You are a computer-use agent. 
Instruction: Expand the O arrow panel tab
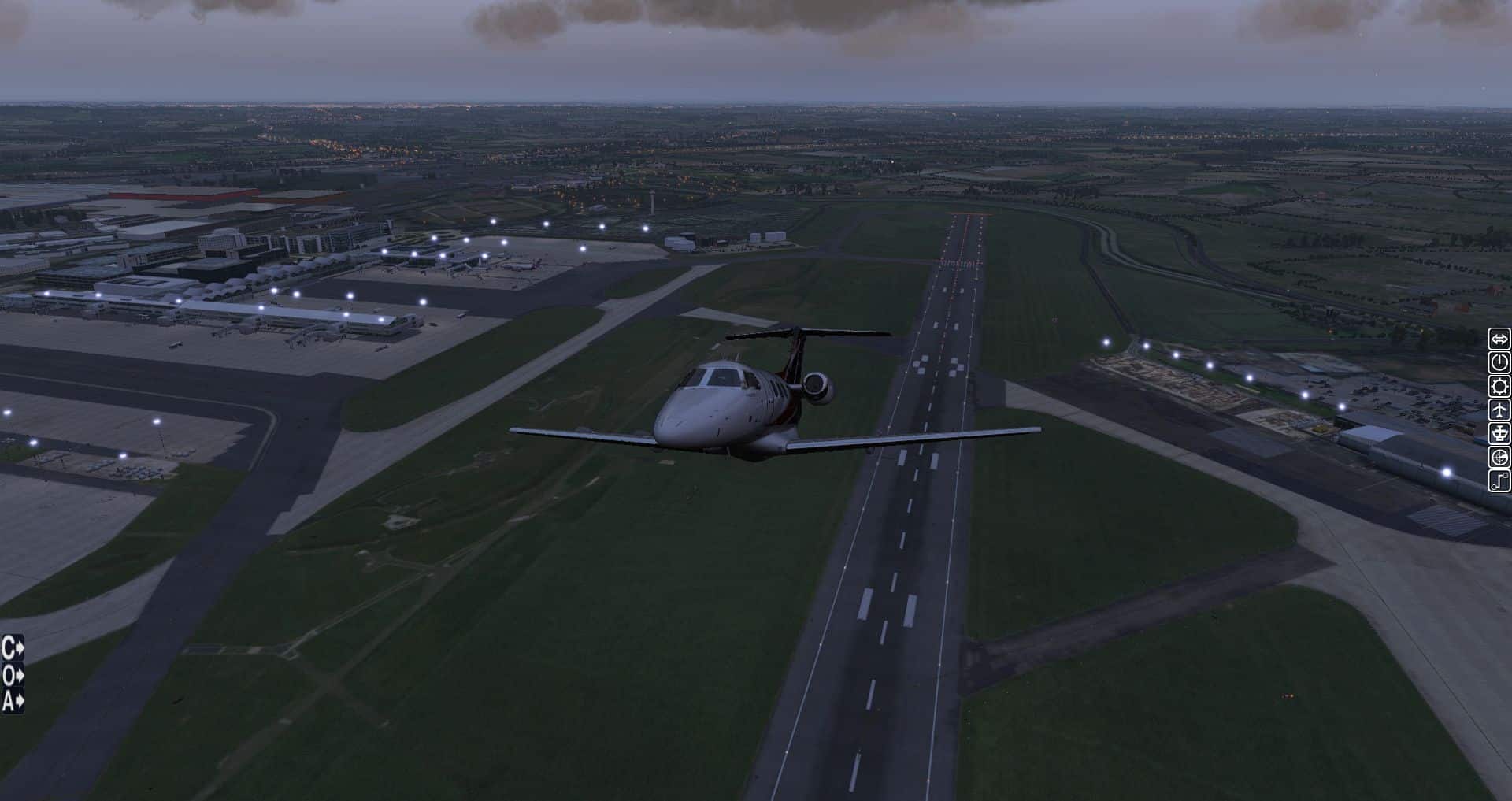[x=13, y=675]
